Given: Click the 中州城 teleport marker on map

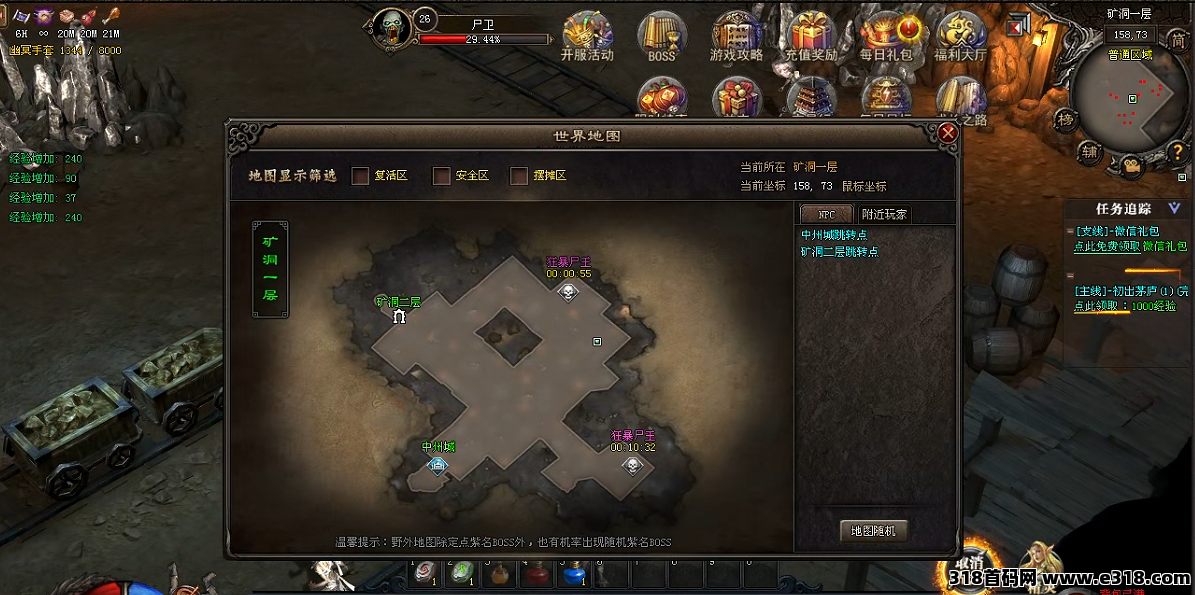Looking at the screenshot, I should click(x=437, y=464).
